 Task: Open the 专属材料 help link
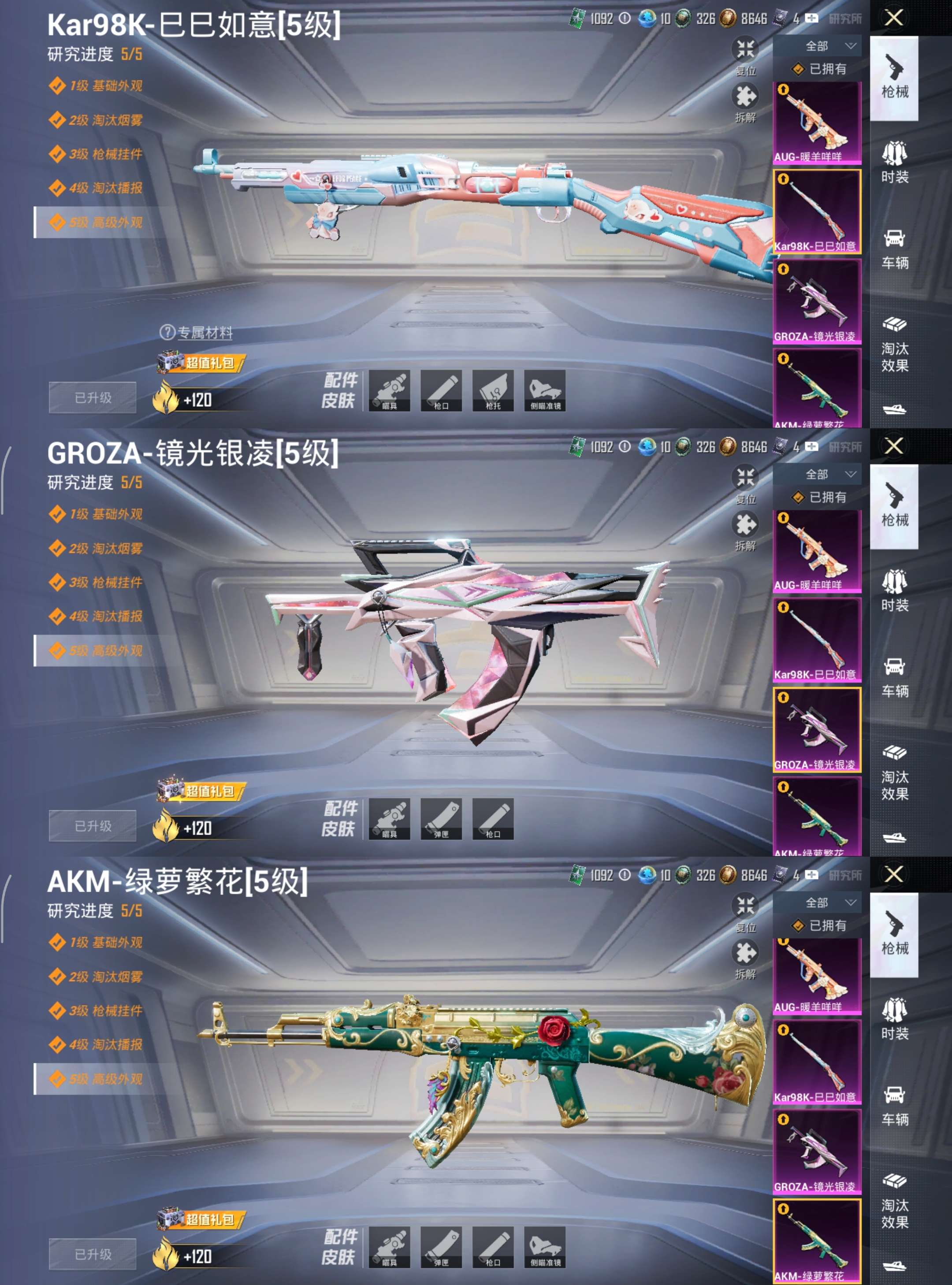point(197,332)
